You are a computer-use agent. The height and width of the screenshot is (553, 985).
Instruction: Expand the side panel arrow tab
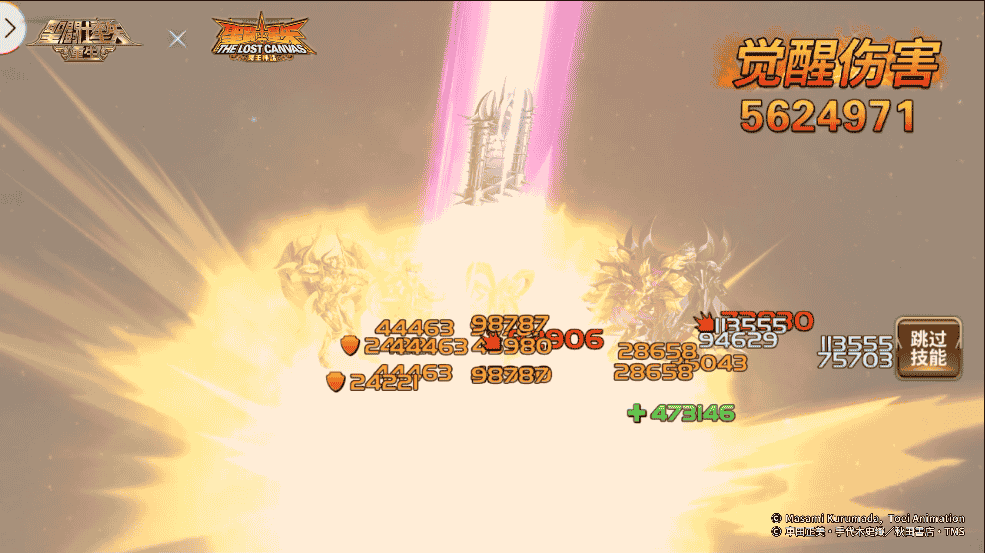10,29
